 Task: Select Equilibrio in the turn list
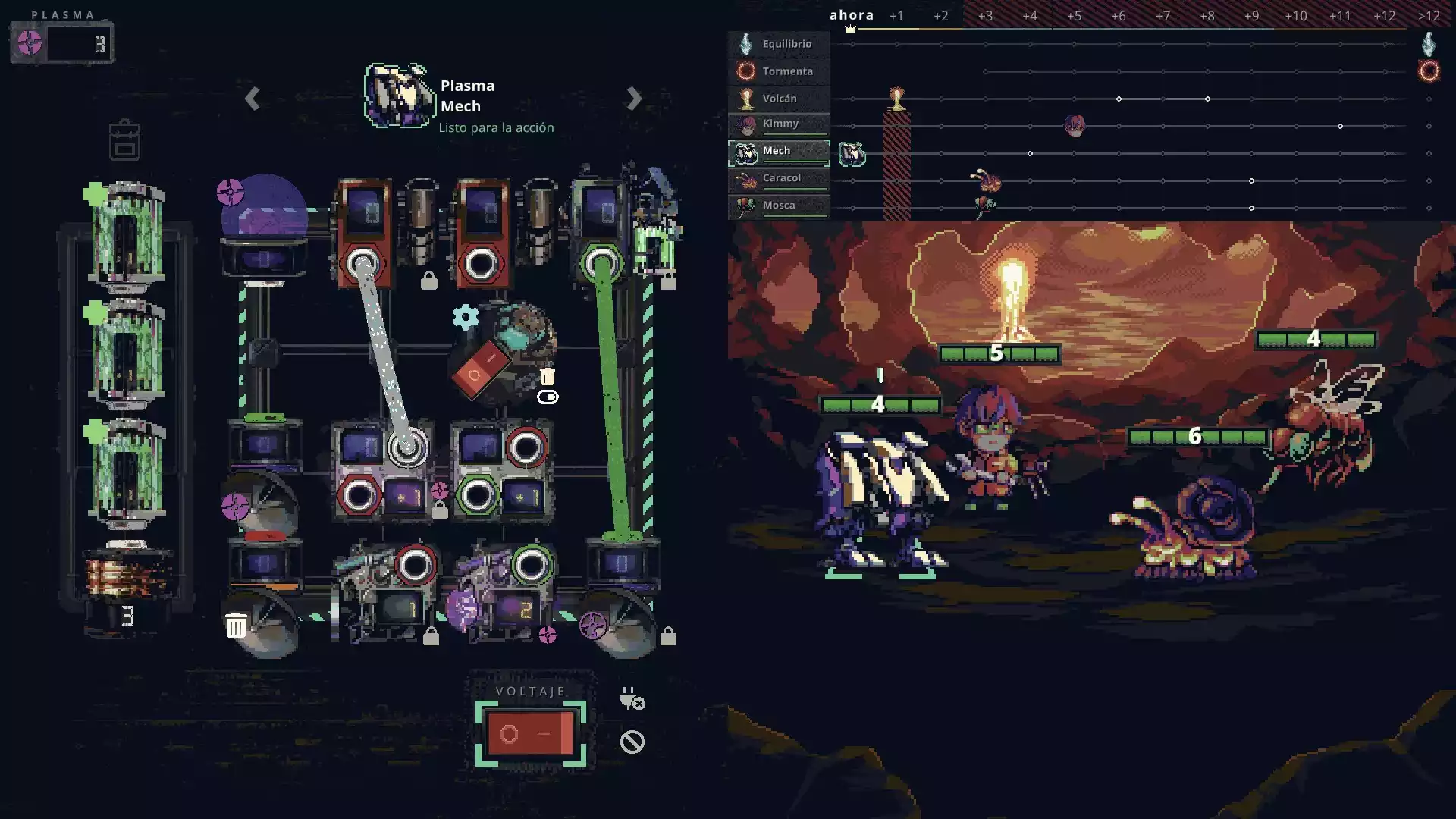pyautogui.click(x=779, y=44)
